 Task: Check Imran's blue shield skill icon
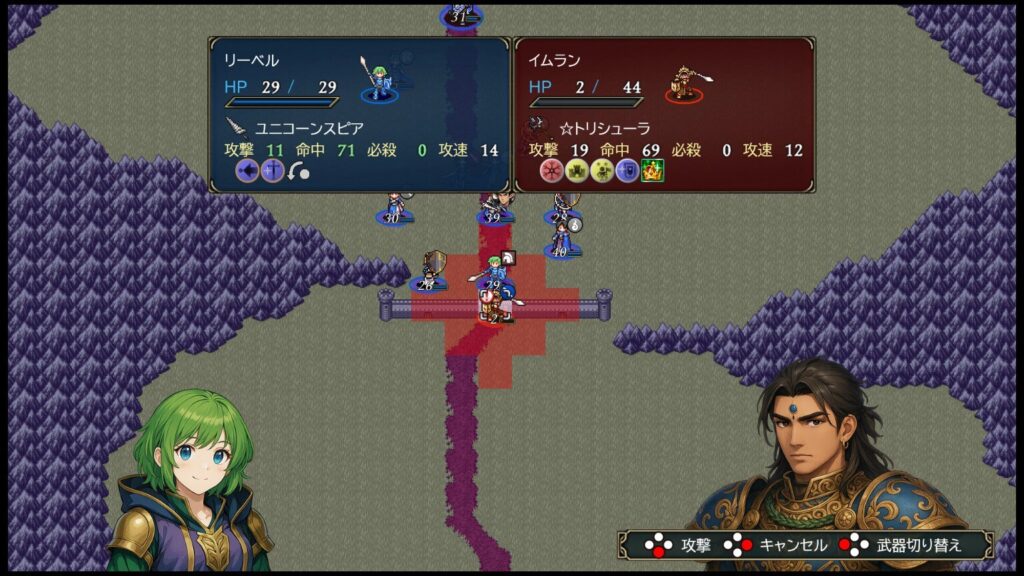tap(627, 171)
